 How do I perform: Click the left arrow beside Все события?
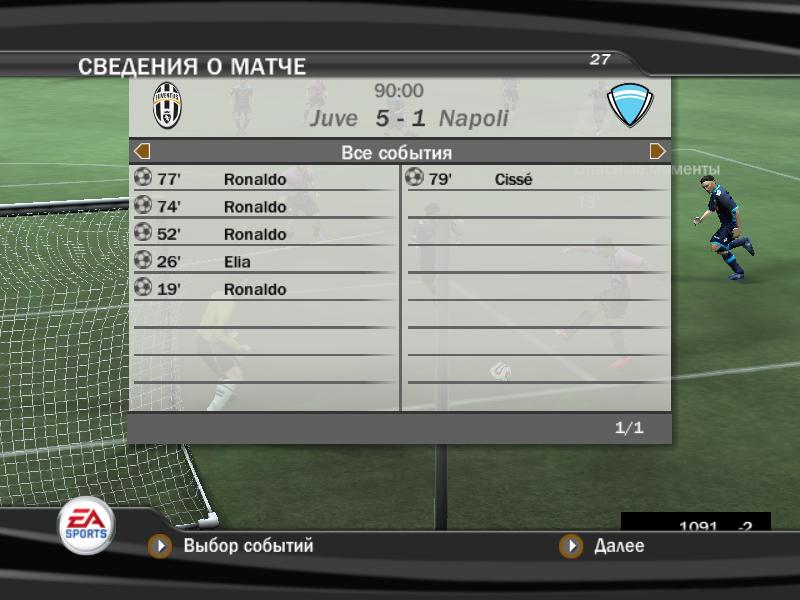[x=142, y=152]
